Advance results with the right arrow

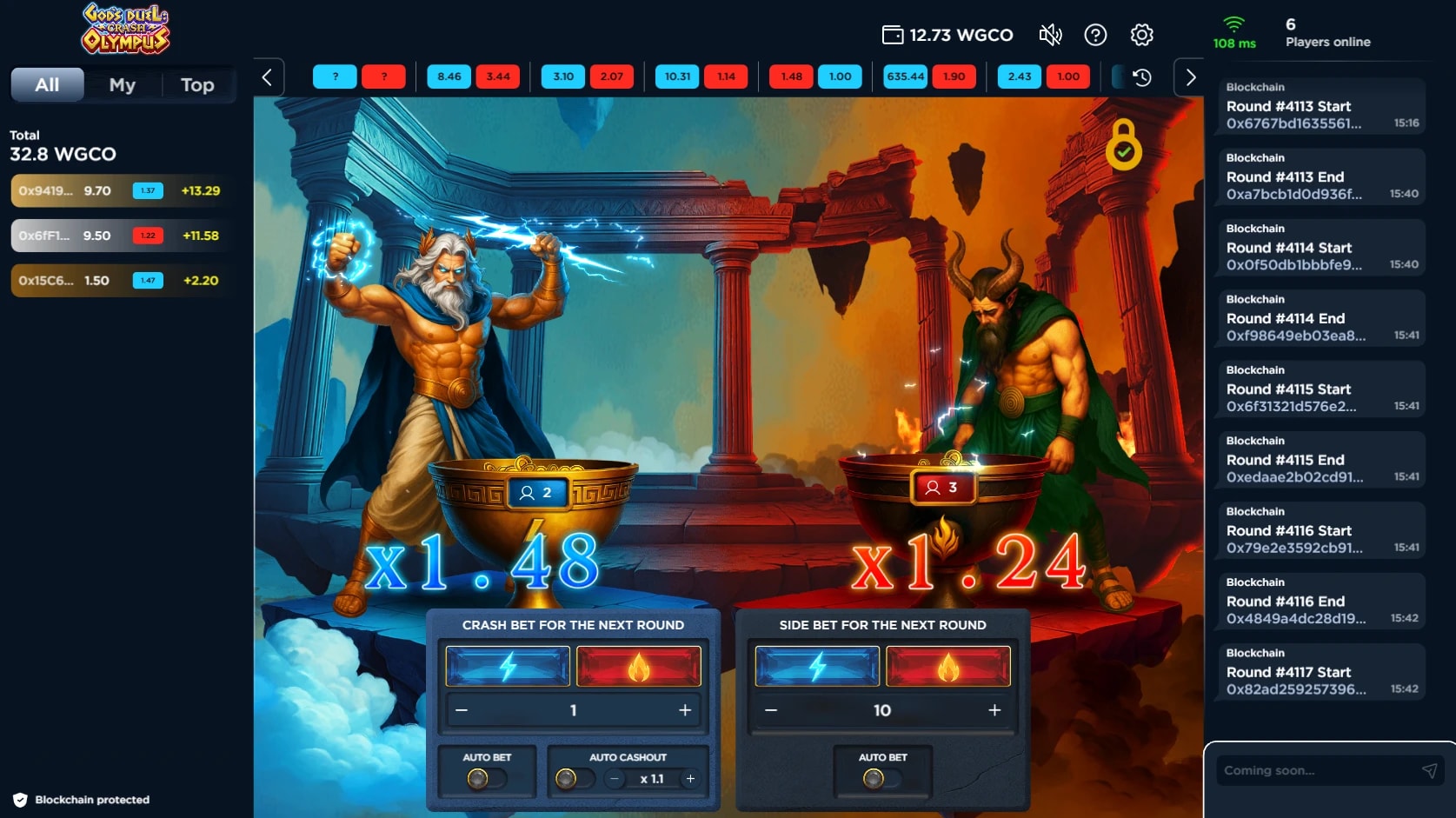pyautogui.click(x=1190, y=77)
